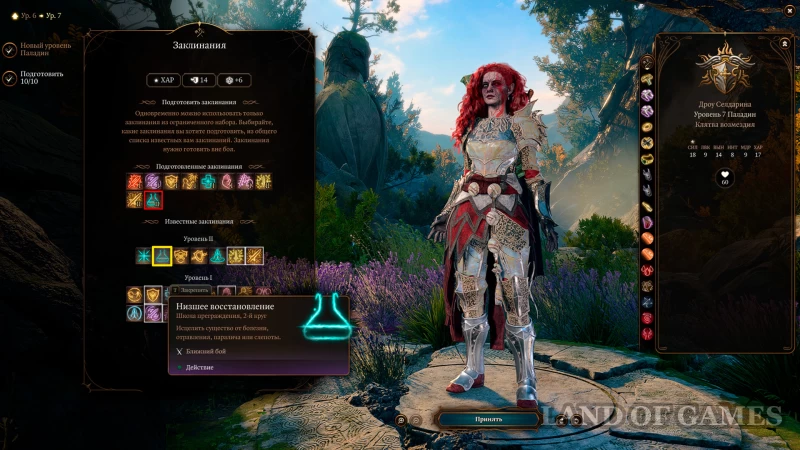Click the ХАР spellcasting ability badge
Screen dimensions: 800x450
[164, 80]
